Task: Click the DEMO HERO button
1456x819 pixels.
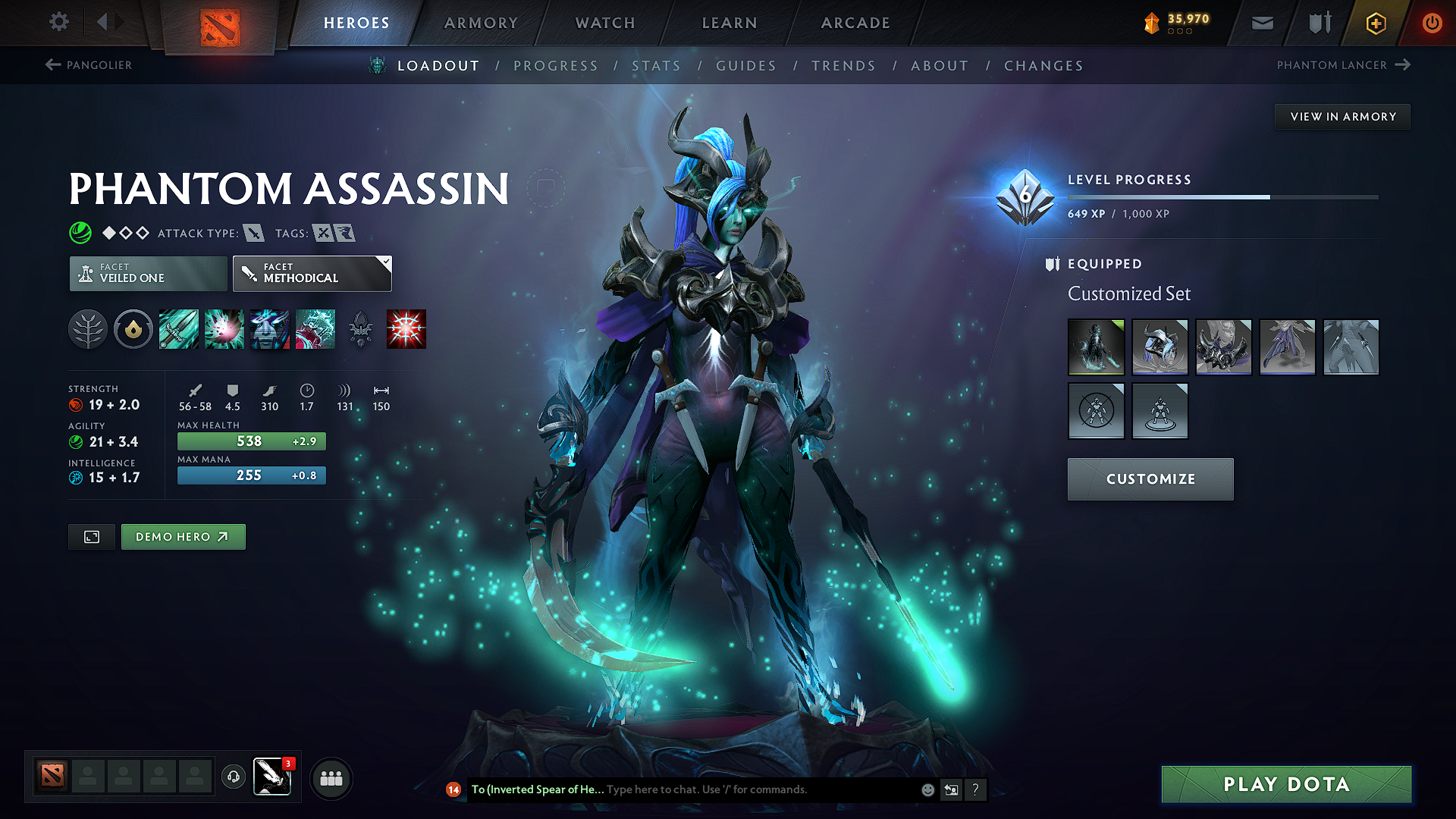Action: click(x=183, y=536)
